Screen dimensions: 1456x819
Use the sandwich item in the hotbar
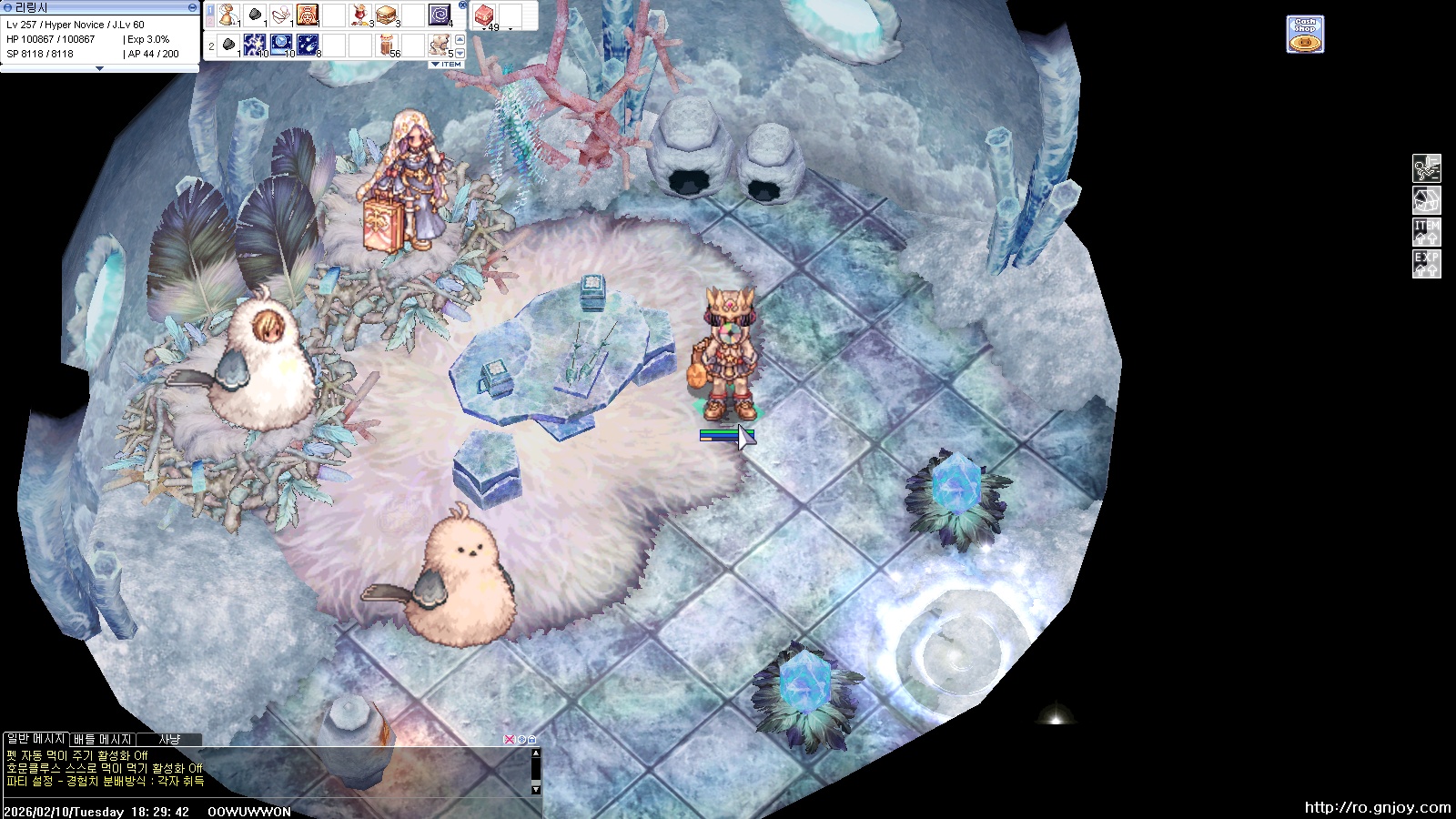click(386, 15)
